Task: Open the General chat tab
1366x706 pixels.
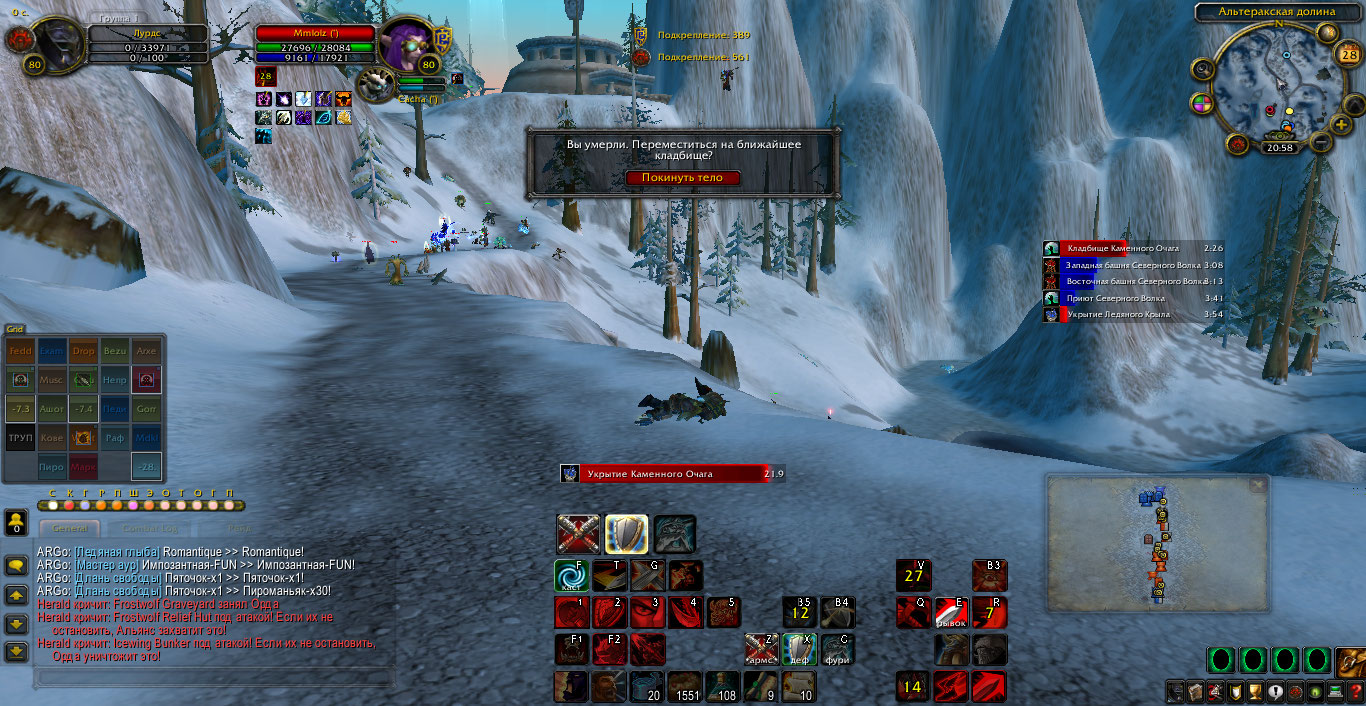Action: tap(70, 528)
